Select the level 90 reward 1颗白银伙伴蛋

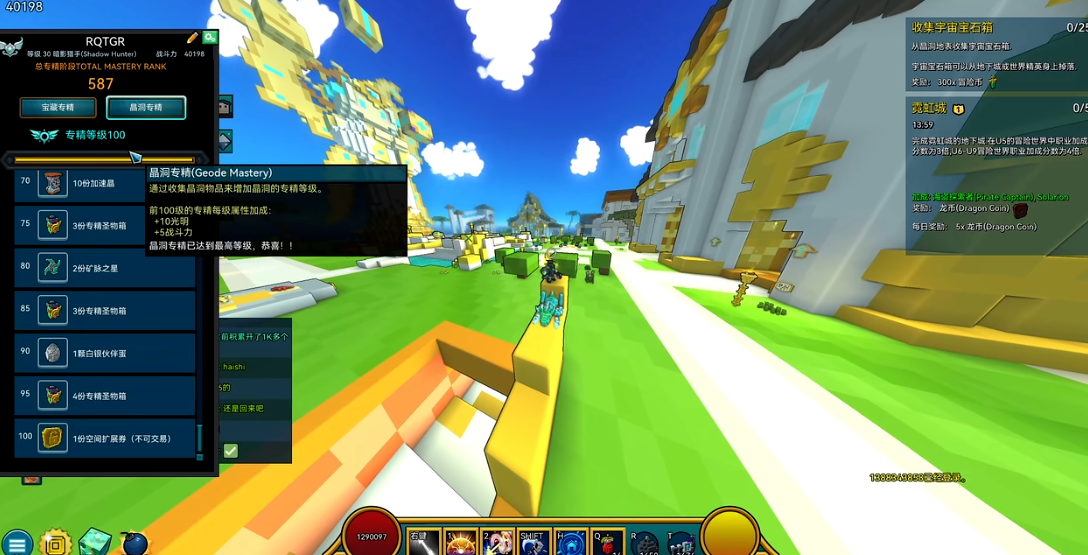tap(105, 353)
